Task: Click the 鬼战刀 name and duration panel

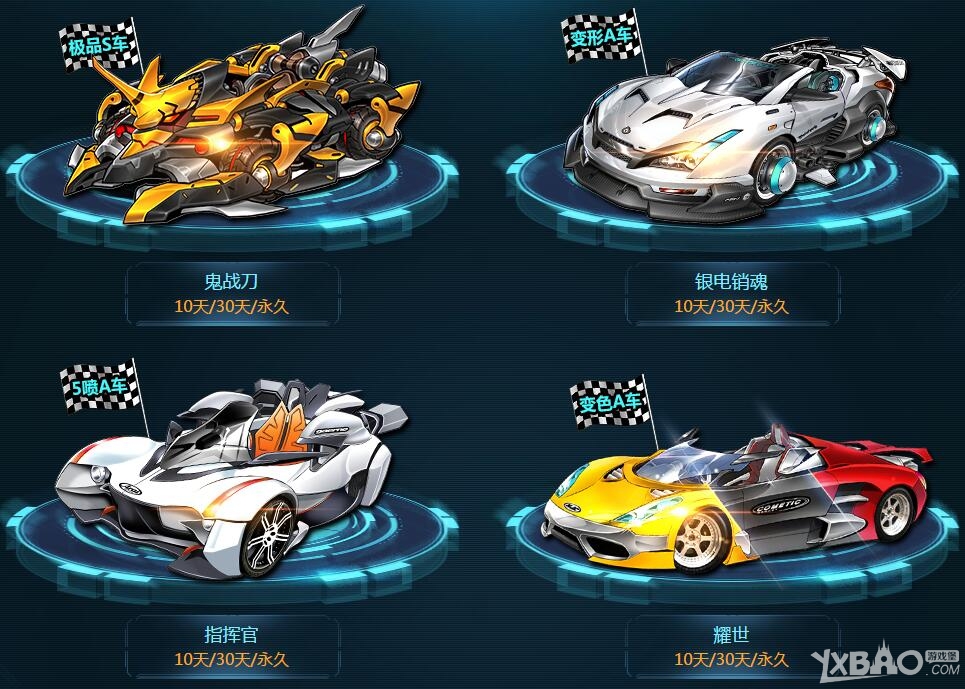Action: click(231, 294)
